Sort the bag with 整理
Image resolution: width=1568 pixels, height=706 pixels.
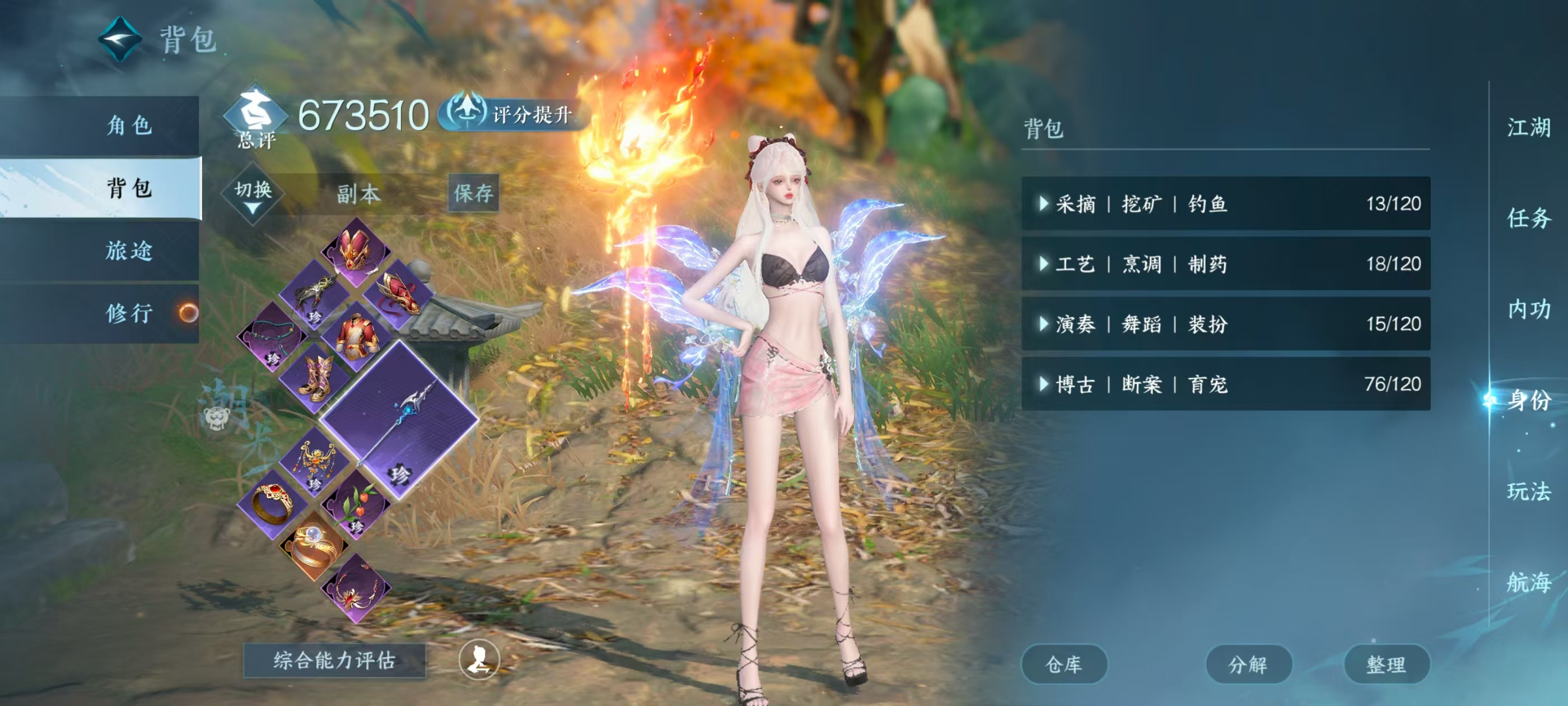point(1386,664)
